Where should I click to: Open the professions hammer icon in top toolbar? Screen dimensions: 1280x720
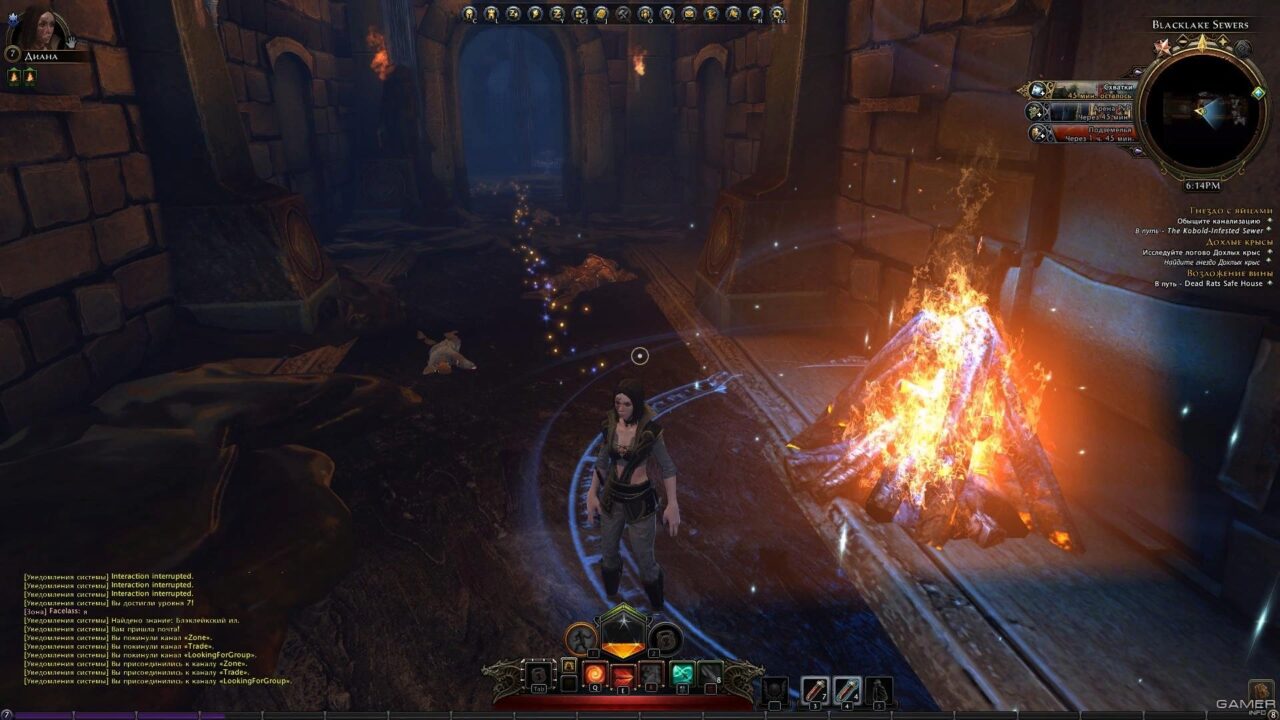(622, 15)
